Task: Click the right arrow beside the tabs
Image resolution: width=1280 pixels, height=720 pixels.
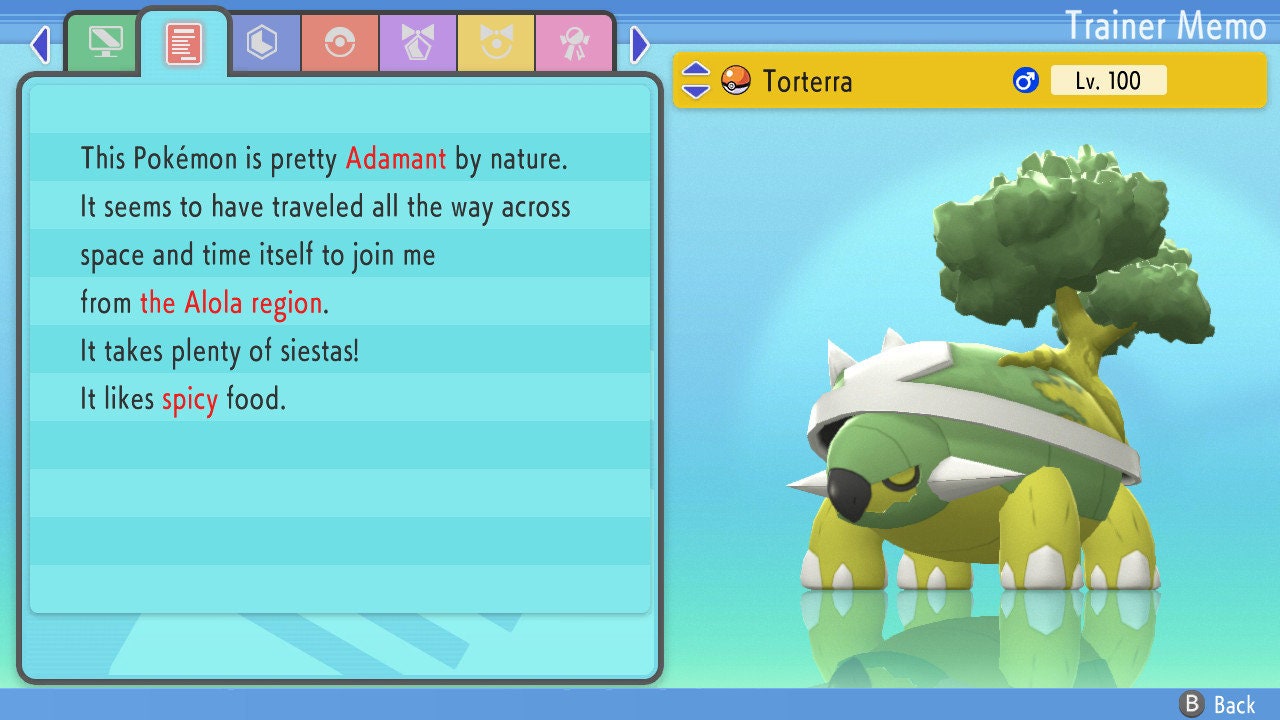Action: coord(640,44)
